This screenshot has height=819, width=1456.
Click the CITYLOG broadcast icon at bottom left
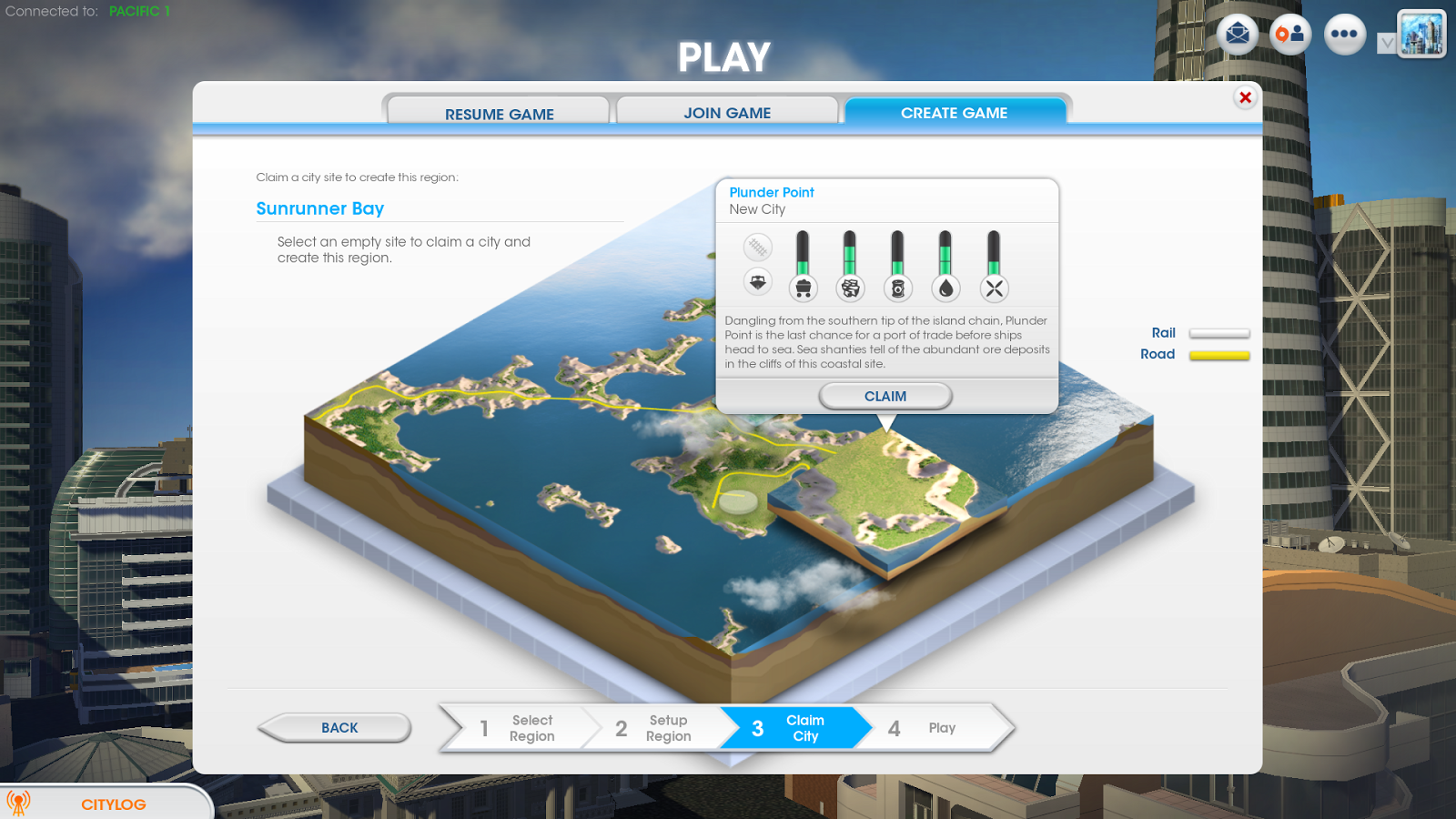(25, 802)
